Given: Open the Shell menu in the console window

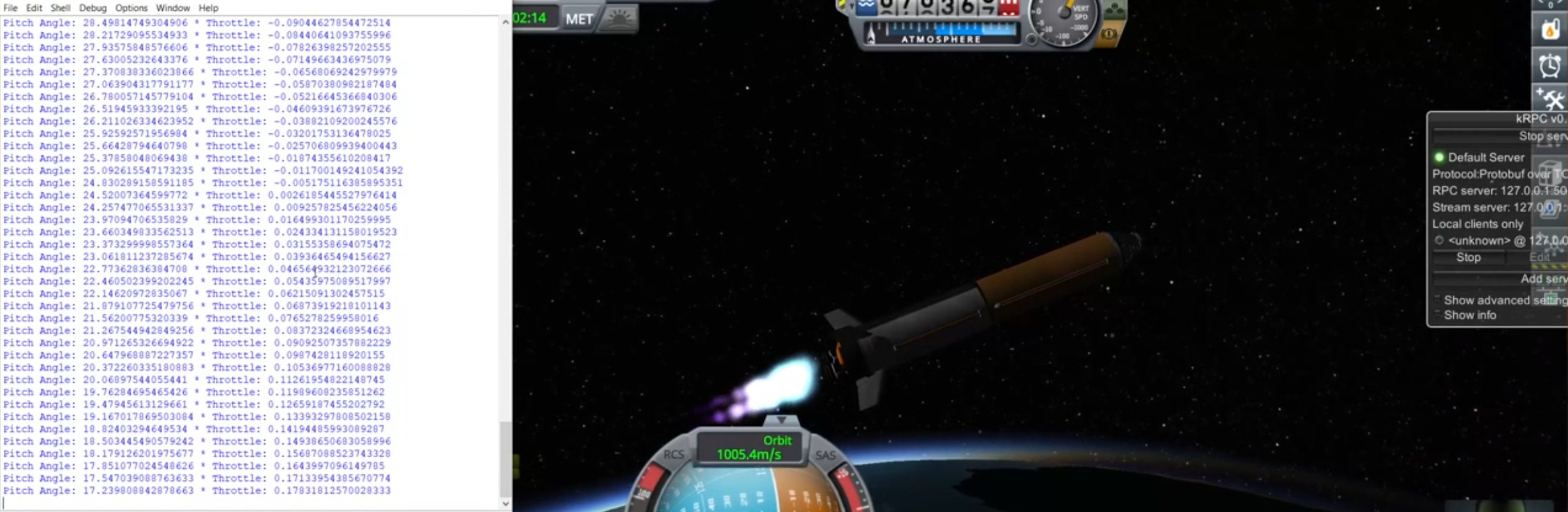Looking at the screenshot, I should 60,8.
